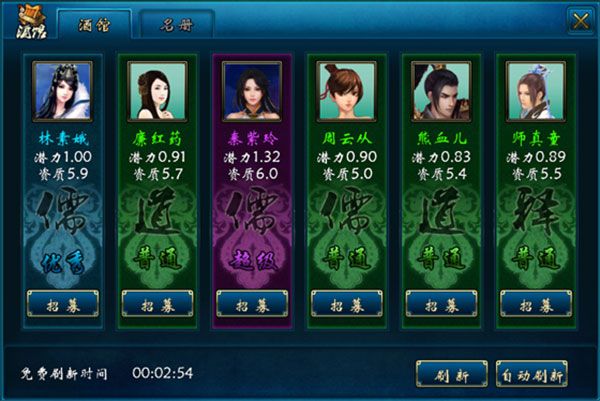Recruit 林素娥 with the 招募 button
Screen dimensions: 600x401
(x=63, y=303)
